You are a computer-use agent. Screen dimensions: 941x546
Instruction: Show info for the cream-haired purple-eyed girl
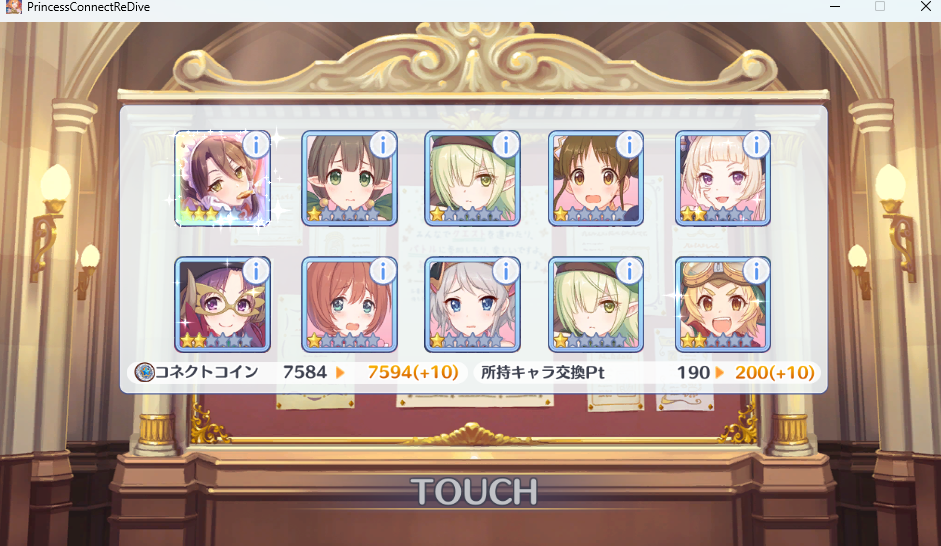tap(757, 144)
